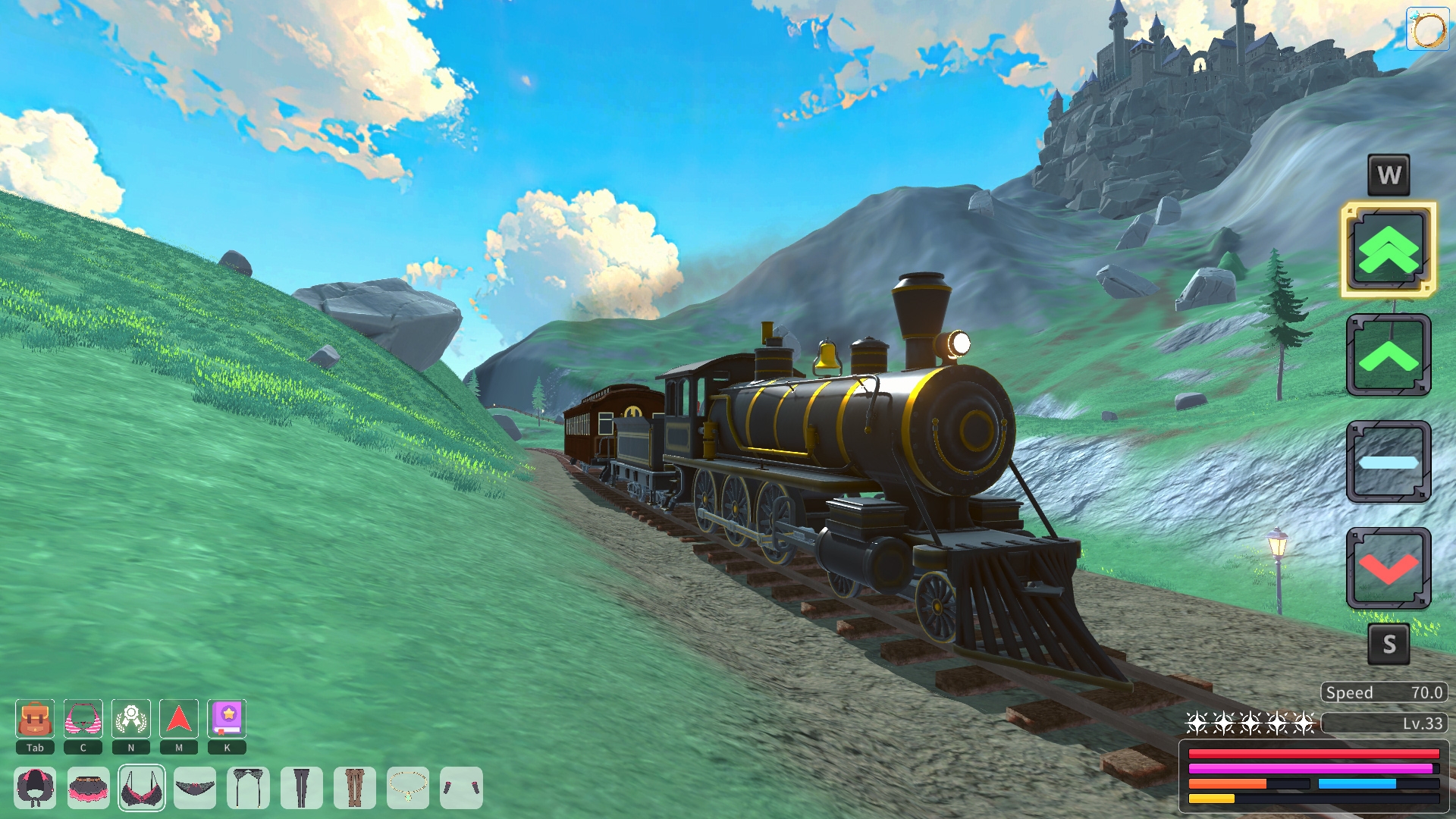The width and height of the screenshot is (1456, 819).
Task: Select the wrist cuffs slot
Action: (x=461, y=788)
